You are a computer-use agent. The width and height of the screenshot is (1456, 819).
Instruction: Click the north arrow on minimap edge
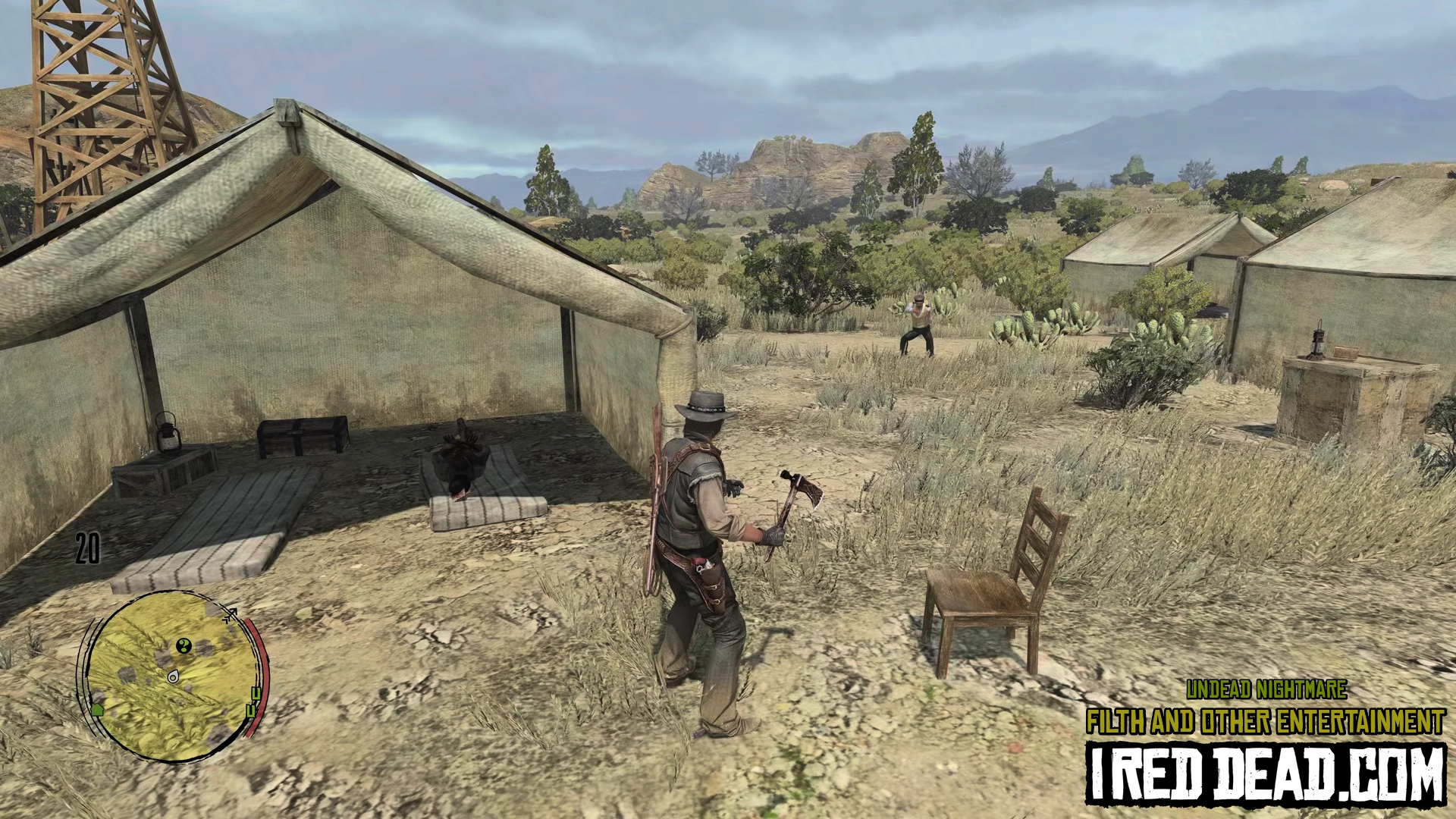(x=230, y=615)
